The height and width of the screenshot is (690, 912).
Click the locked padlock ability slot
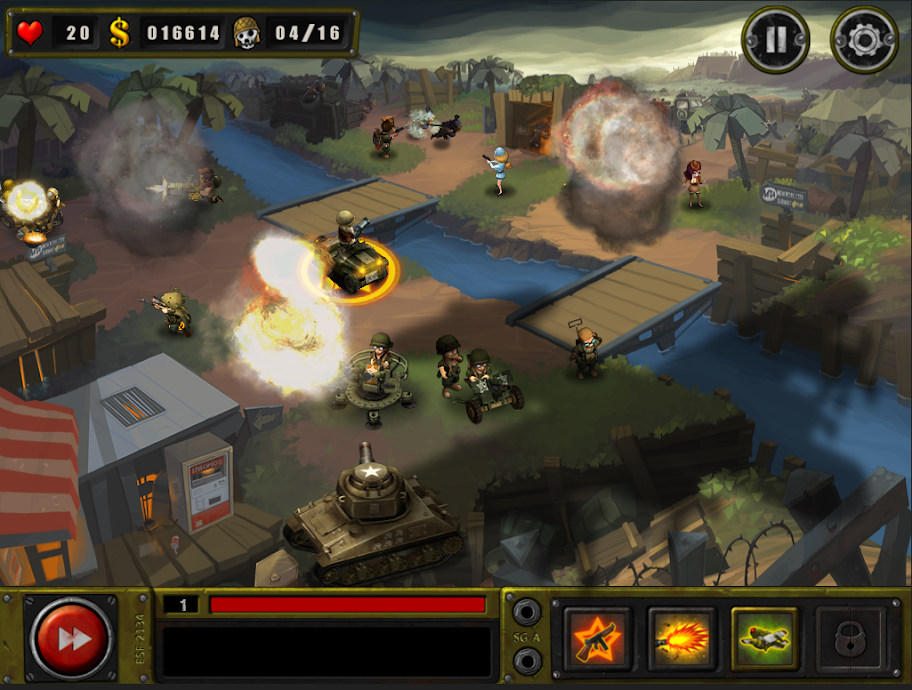[848, 638]
